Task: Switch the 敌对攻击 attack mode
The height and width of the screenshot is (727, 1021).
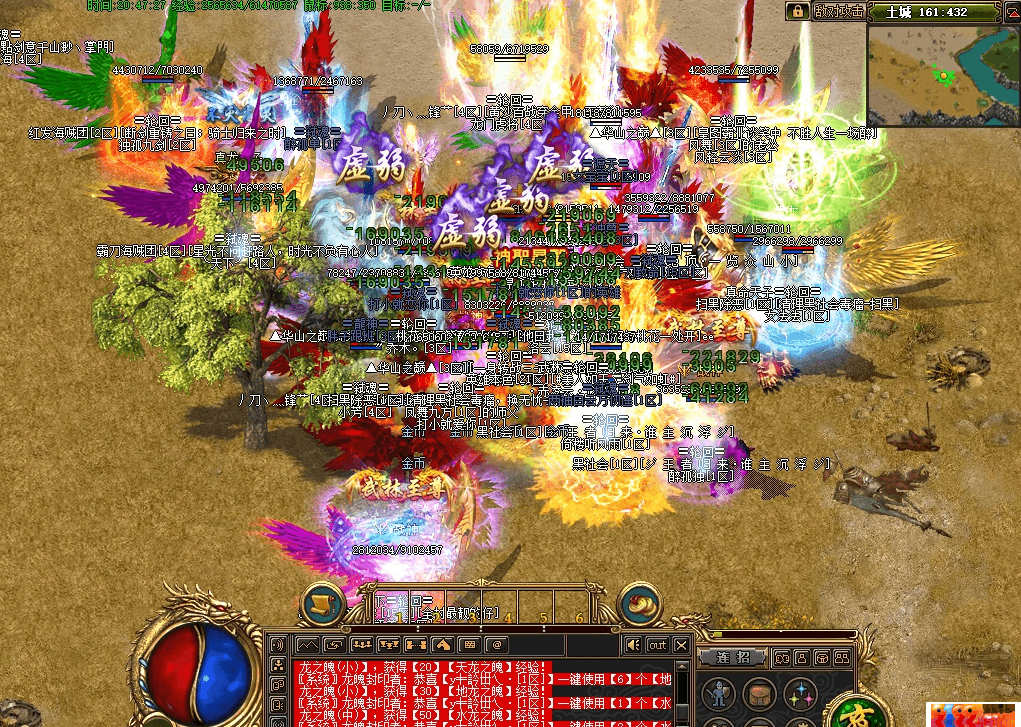Action: [837, 11]
